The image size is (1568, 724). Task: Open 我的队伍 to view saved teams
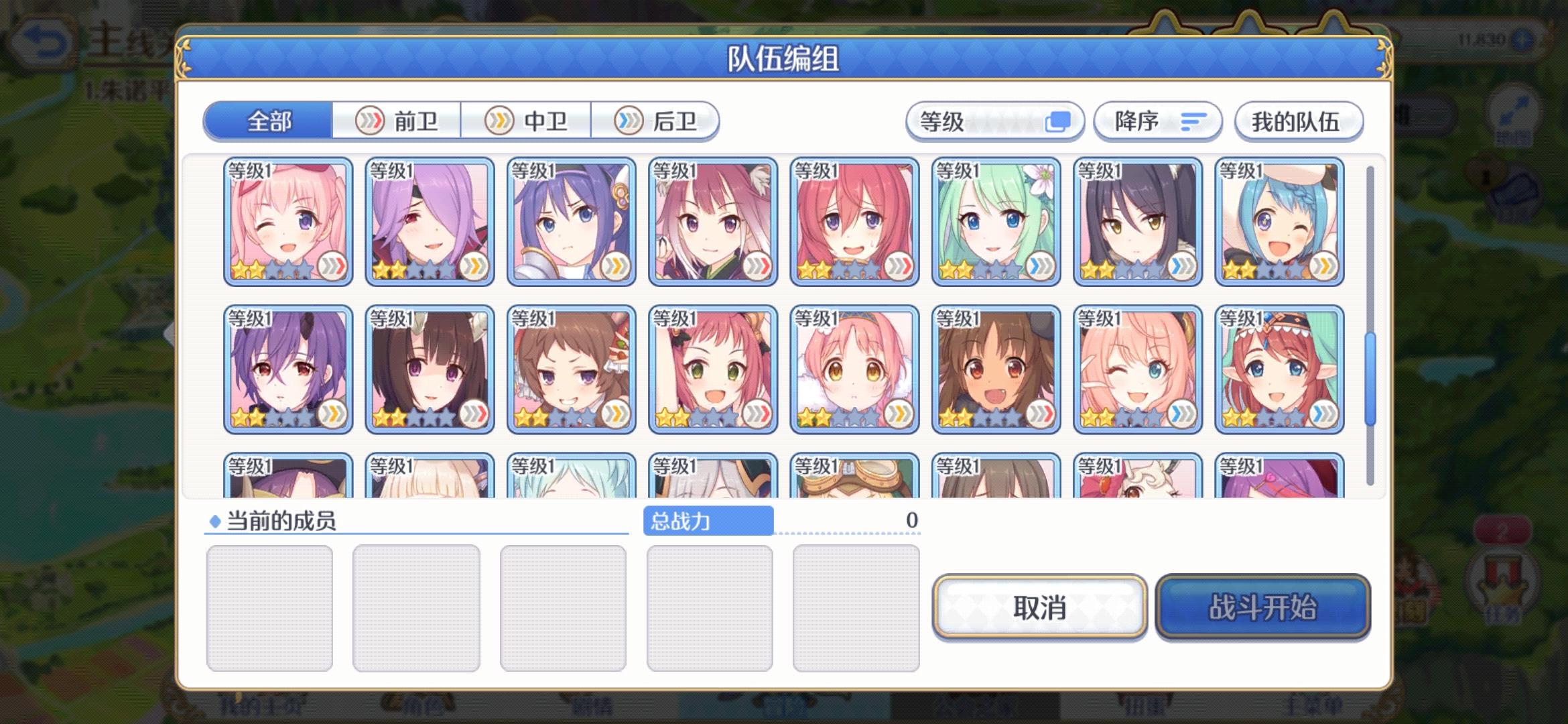[1298, 121]
